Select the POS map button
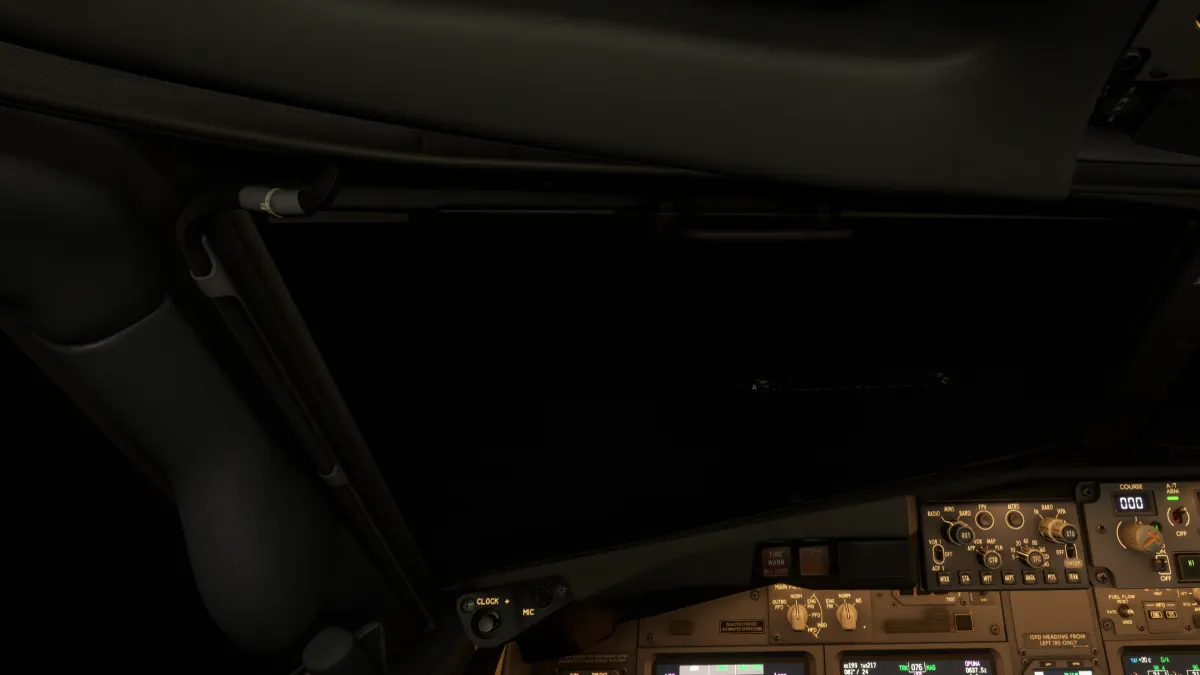This screenshot has width=1200, height=675. tap(1051, 578)
